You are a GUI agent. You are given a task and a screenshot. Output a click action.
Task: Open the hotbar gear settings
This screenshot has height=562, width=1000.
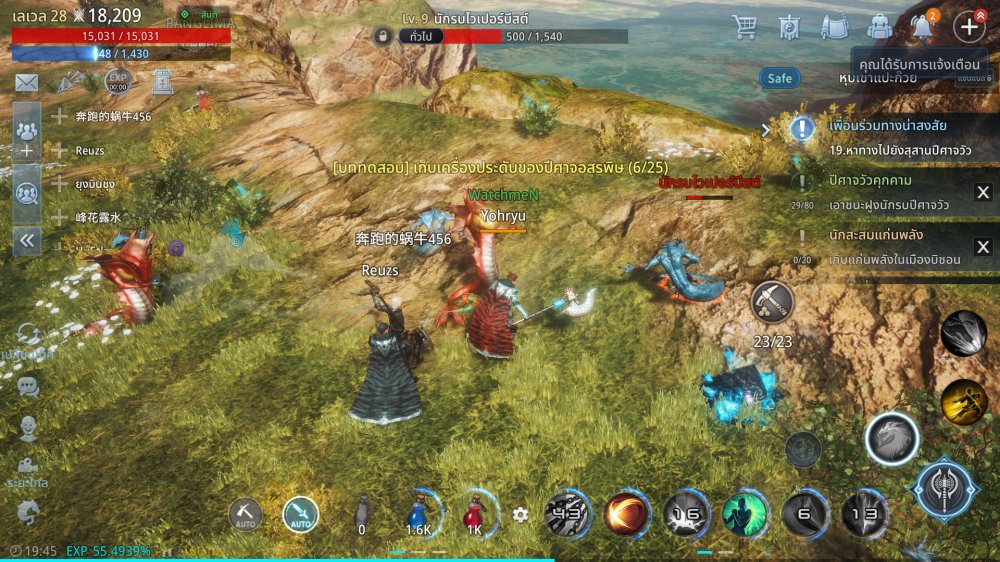tap(520, 515)
